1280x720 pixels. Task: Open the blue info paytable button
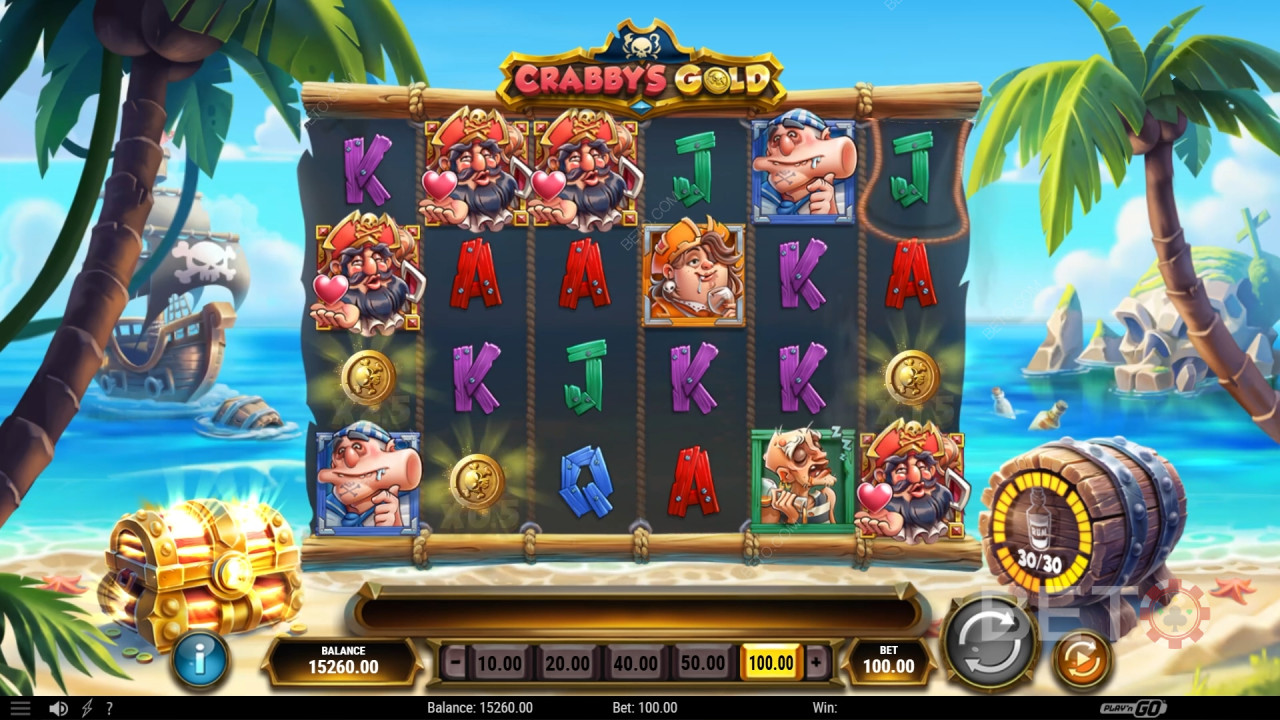[x=200, y=660]
